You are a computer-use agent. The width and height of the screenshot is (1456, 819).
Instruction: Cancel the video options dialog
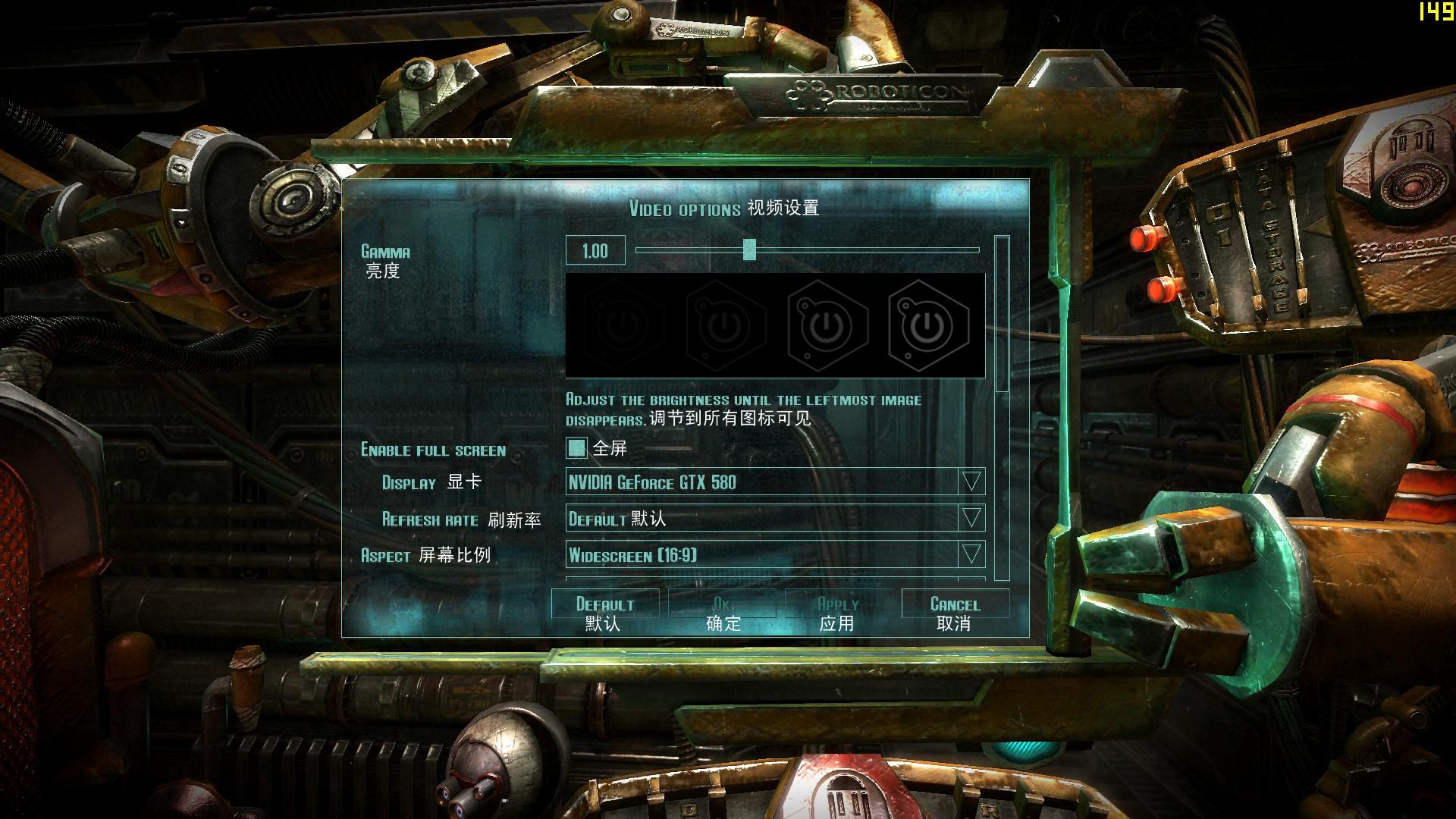click(x=955, y=613)
